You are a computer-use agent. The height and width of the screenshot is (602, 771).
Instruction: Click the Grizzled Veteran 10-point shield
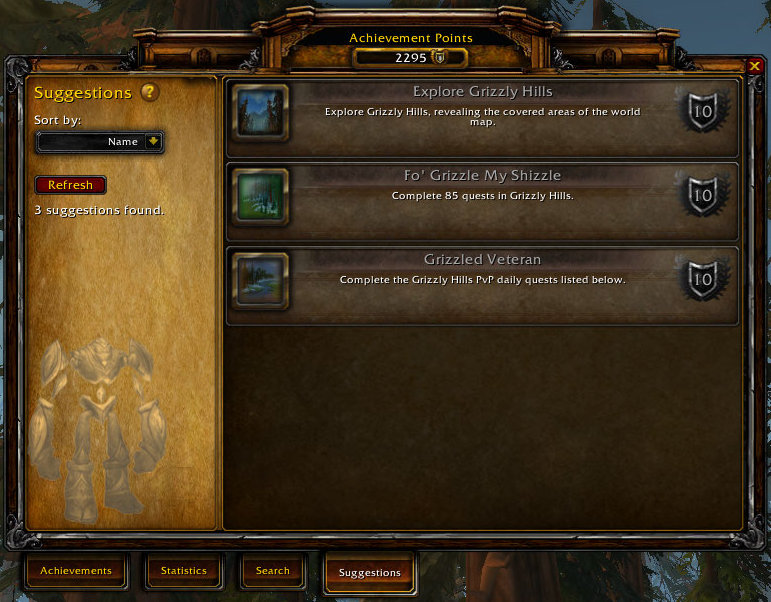pyautogui.click(x=702, y=280)
